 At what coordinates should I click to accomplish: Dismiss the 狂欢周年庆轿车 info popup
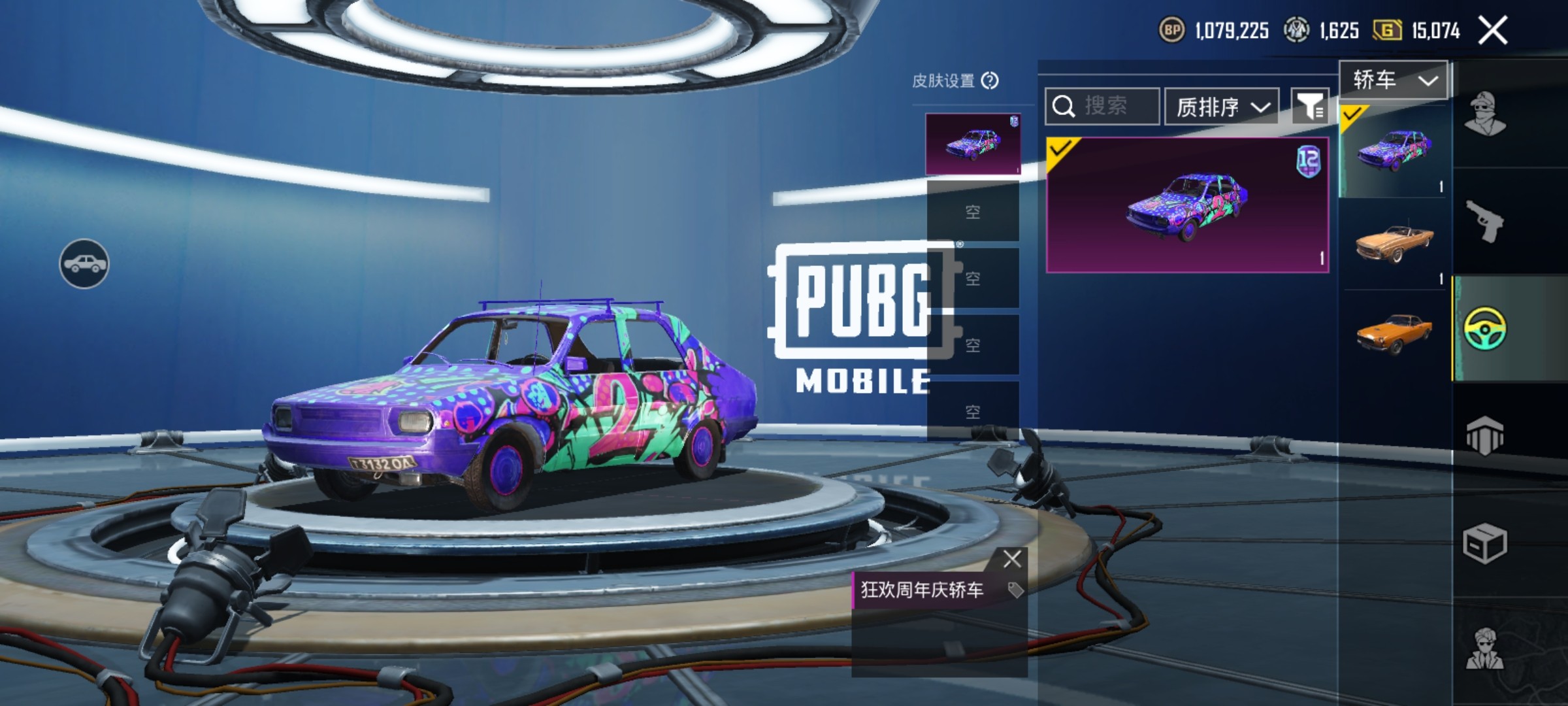(x=1012, y=559)
